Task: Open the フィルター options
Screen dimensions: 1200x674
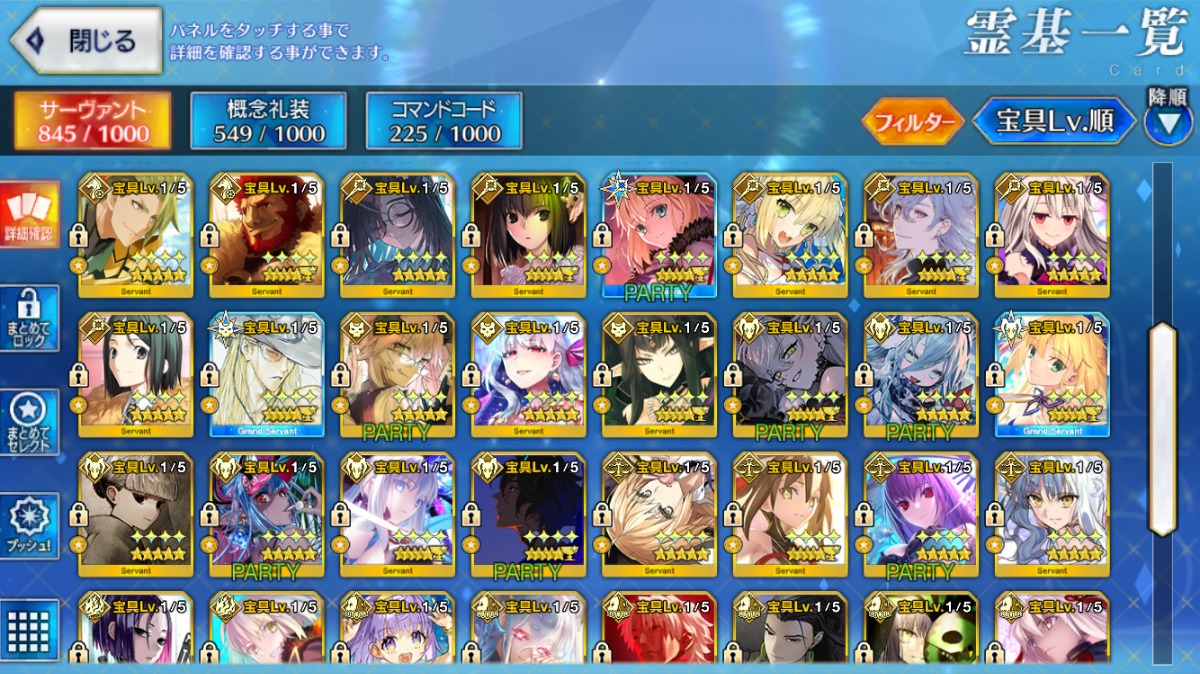Action: point(912,122)
